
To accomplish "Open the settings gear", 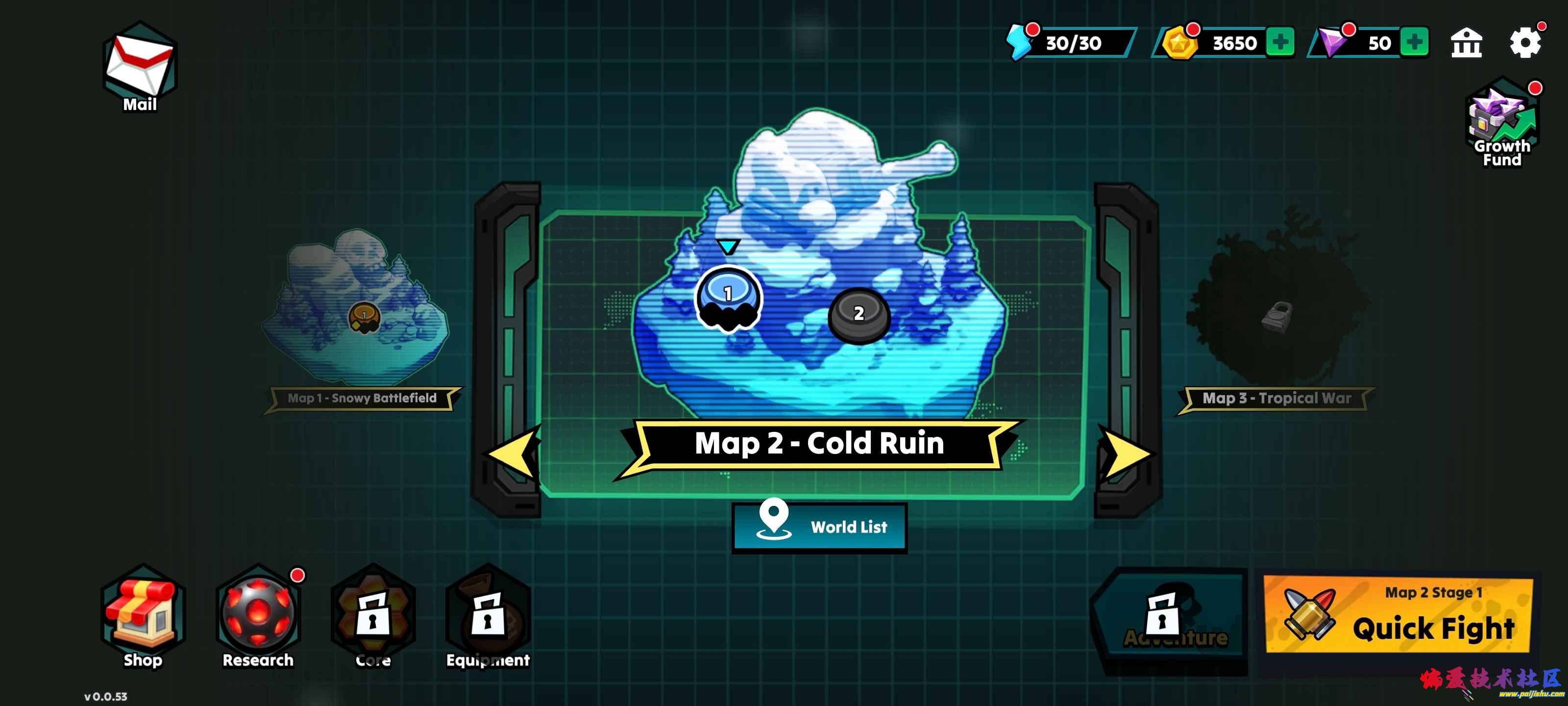I will pyautogui.click(x=1524, y=43).
